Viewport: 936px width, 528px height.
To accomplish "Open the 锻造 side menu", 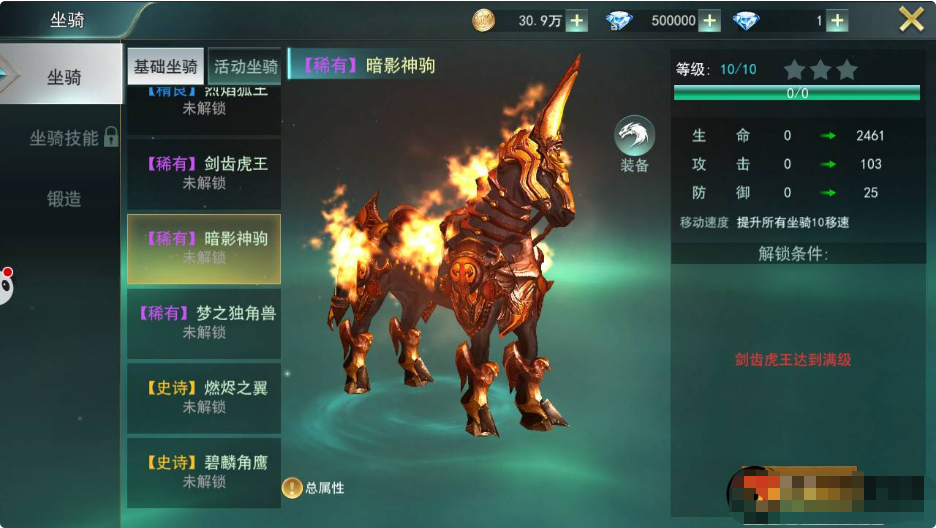I will pyautogui.click(x=63, y=199).
